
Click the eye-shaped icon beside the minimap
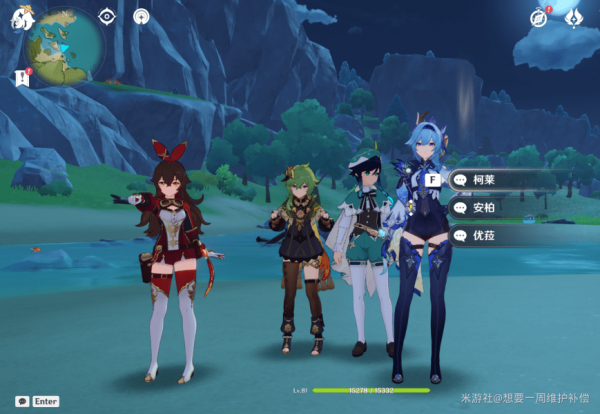[107, 16]
